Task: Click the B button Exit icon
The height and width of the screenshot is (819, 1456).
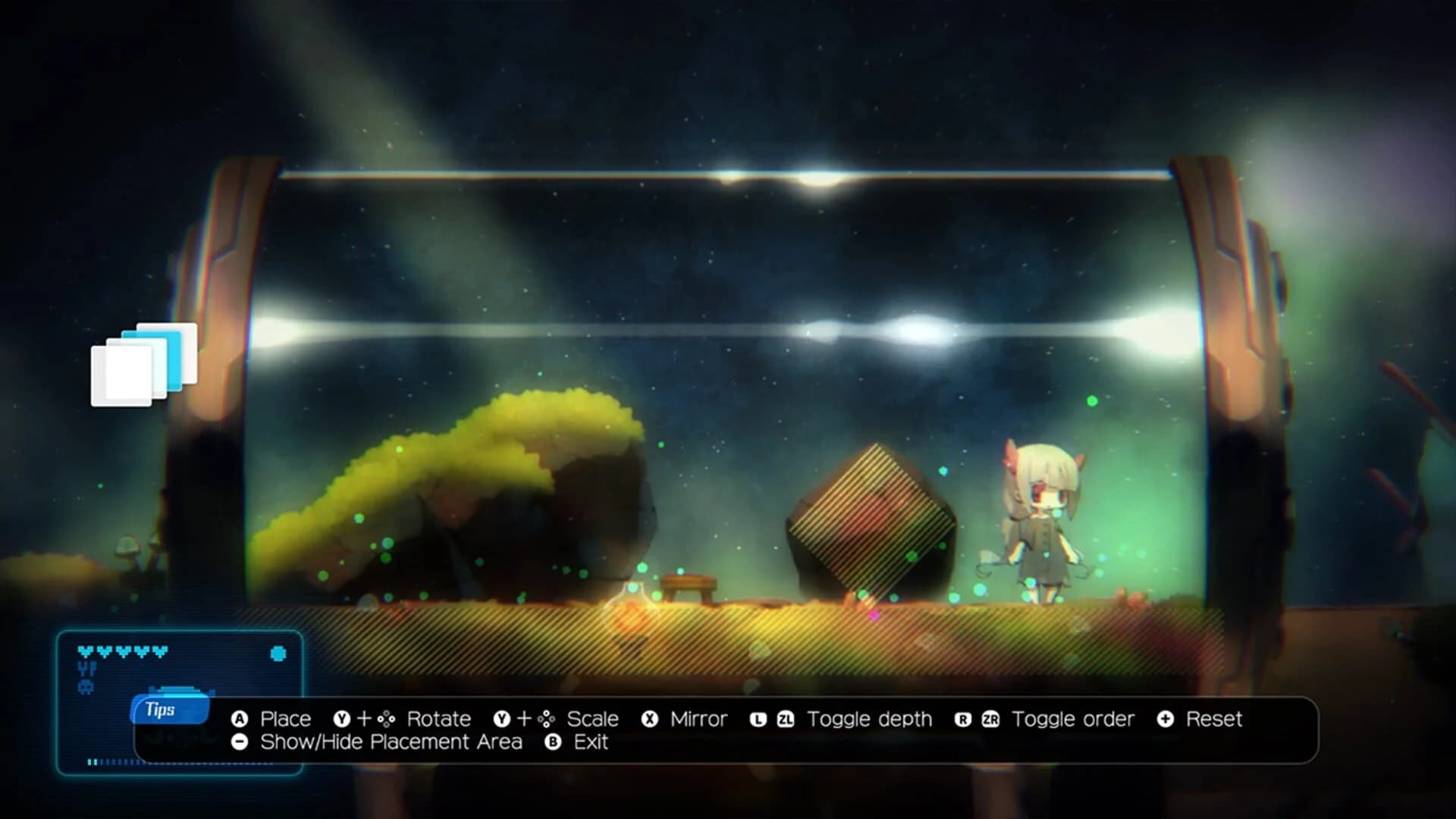Action: [x=551, y=742]
